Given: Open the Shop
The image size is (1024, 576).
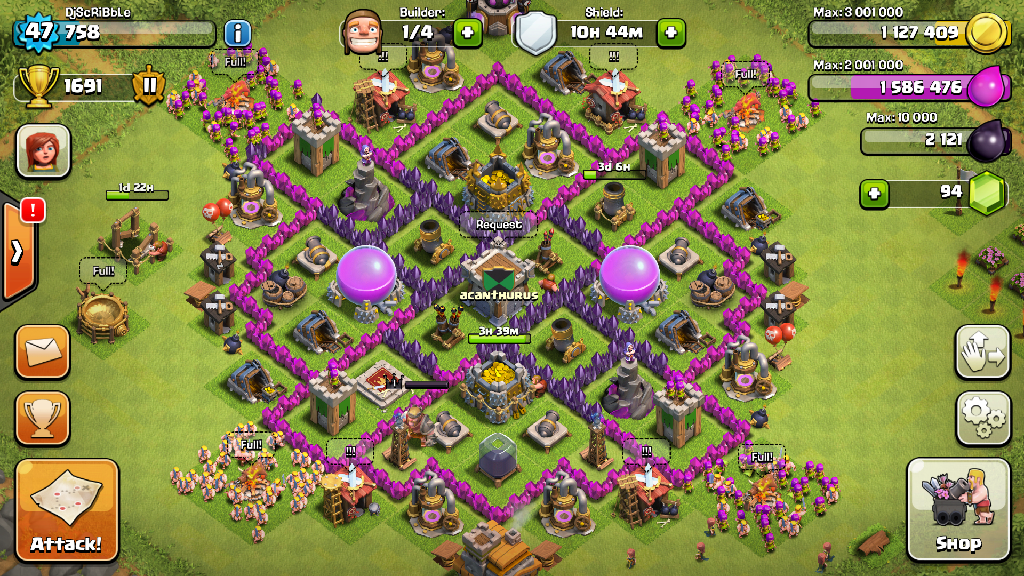Looking at the screenshot, I should pyautogui.click(x=957, y=510).
